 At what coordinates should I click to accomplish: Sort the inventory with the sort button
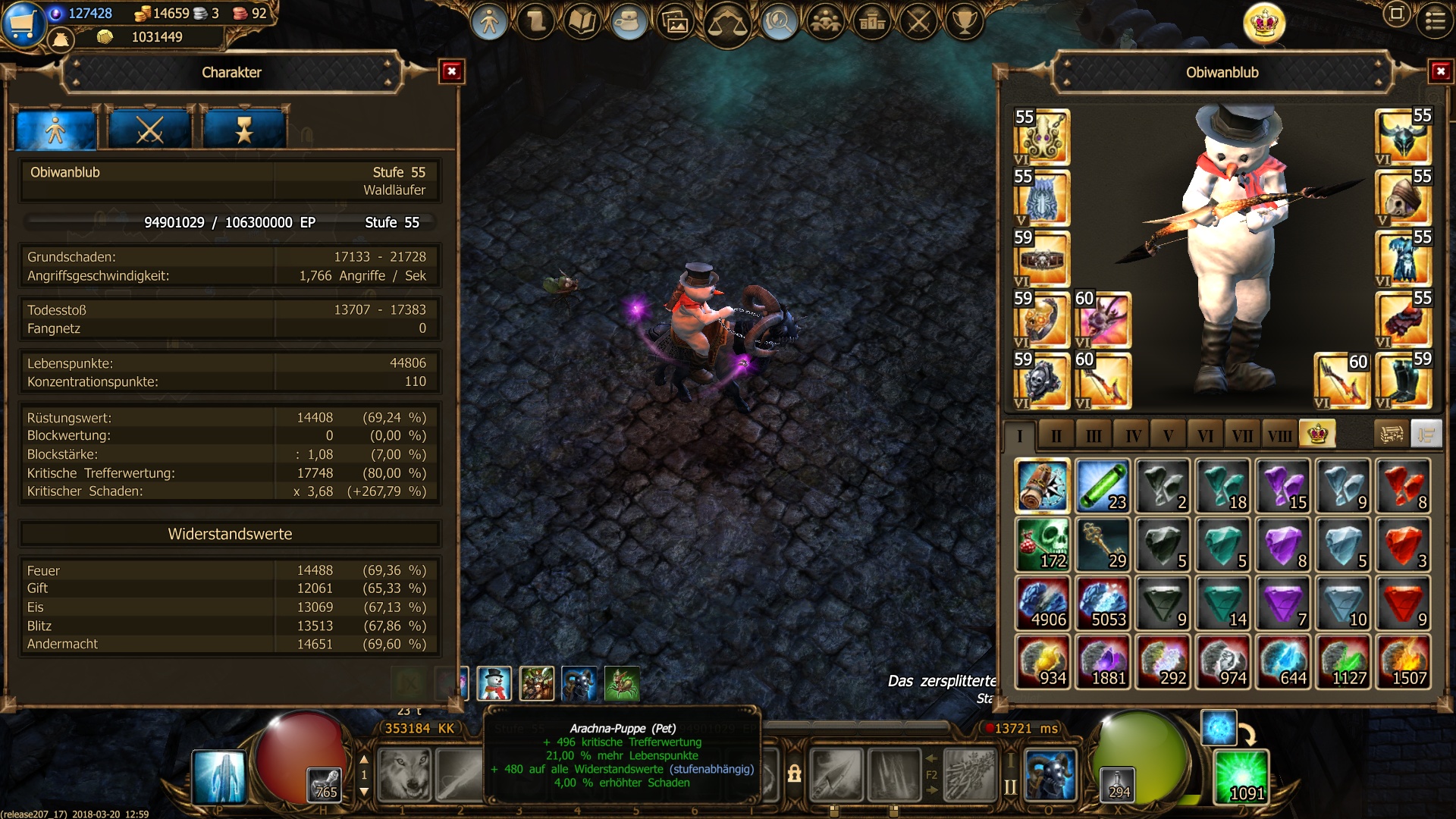click(1426, 435)
